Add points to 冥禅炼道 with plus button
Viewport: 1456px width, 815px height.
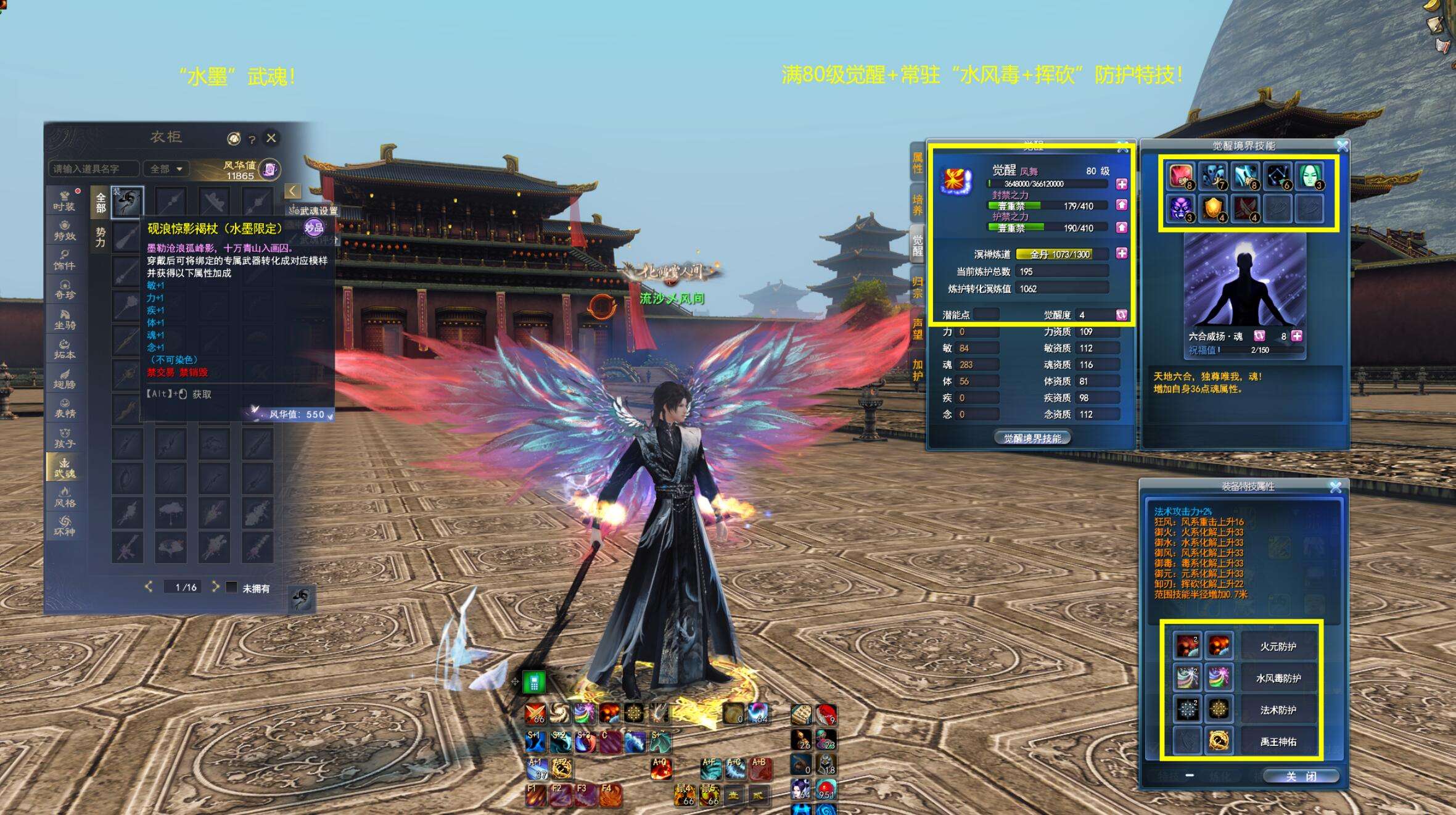tap(1121, 254)
